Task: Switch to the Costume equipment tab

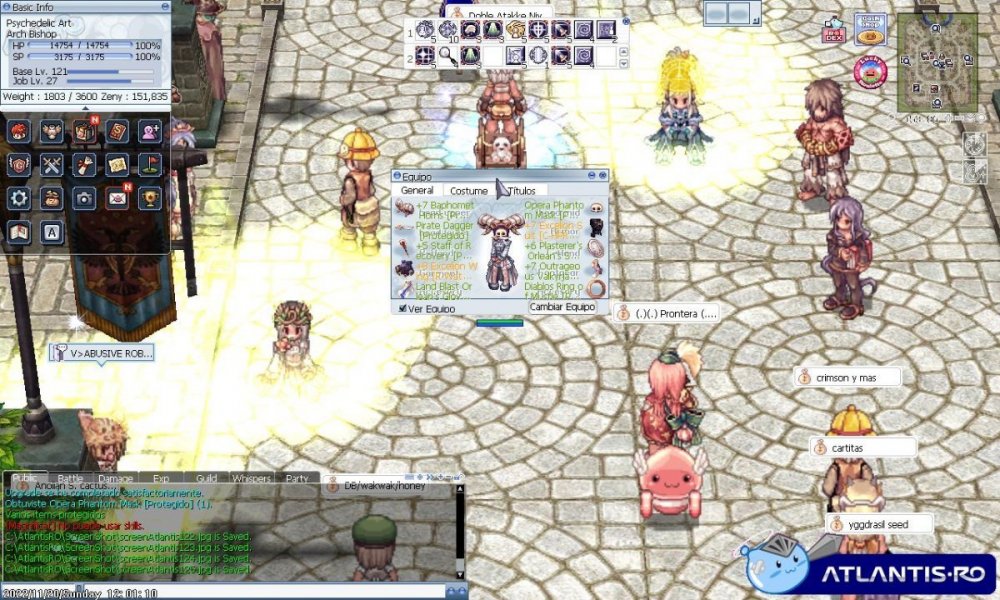Action: [468, 190]
